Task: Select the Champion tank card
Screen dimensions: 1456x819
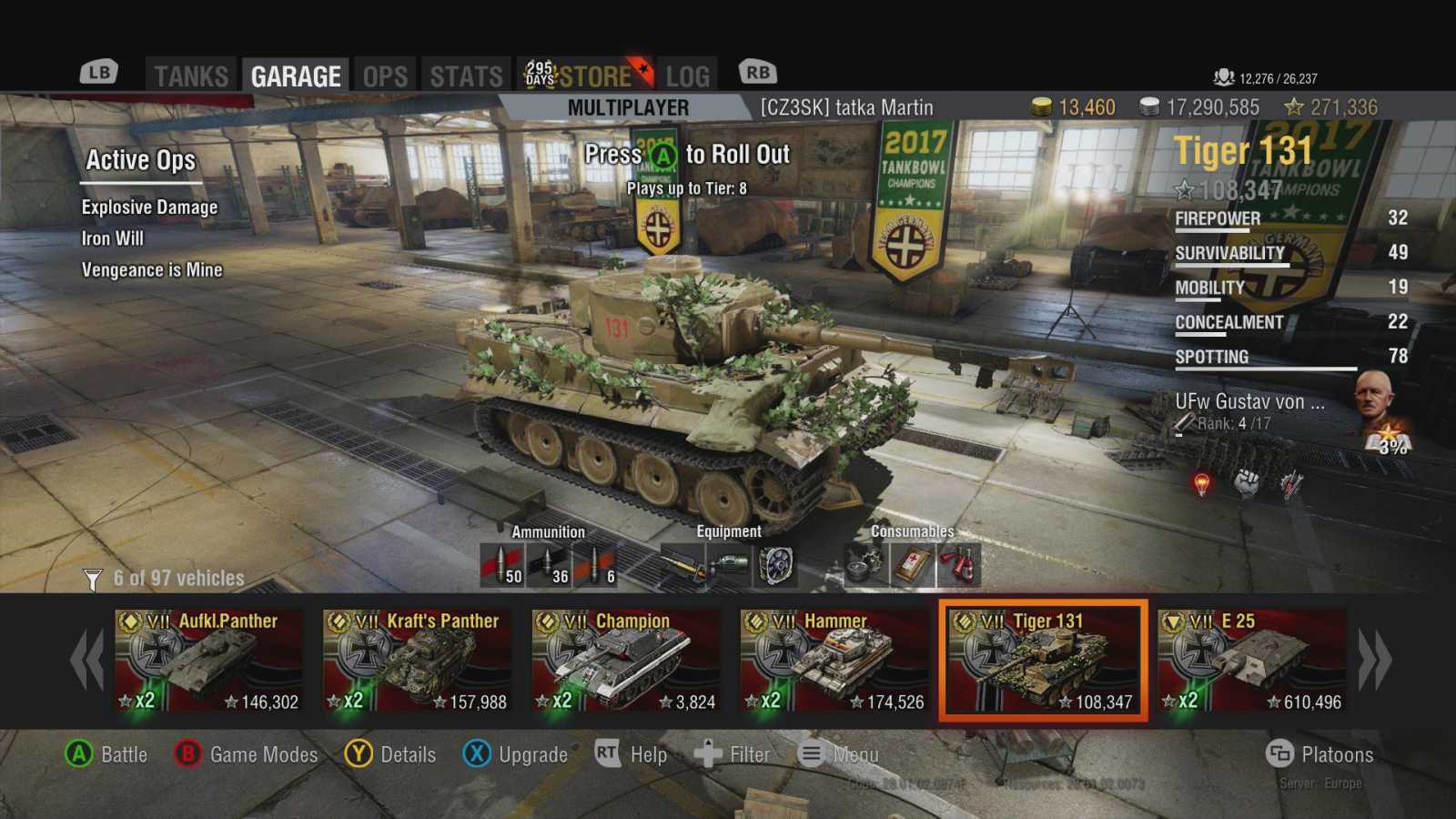Action: tap(626, 662)
